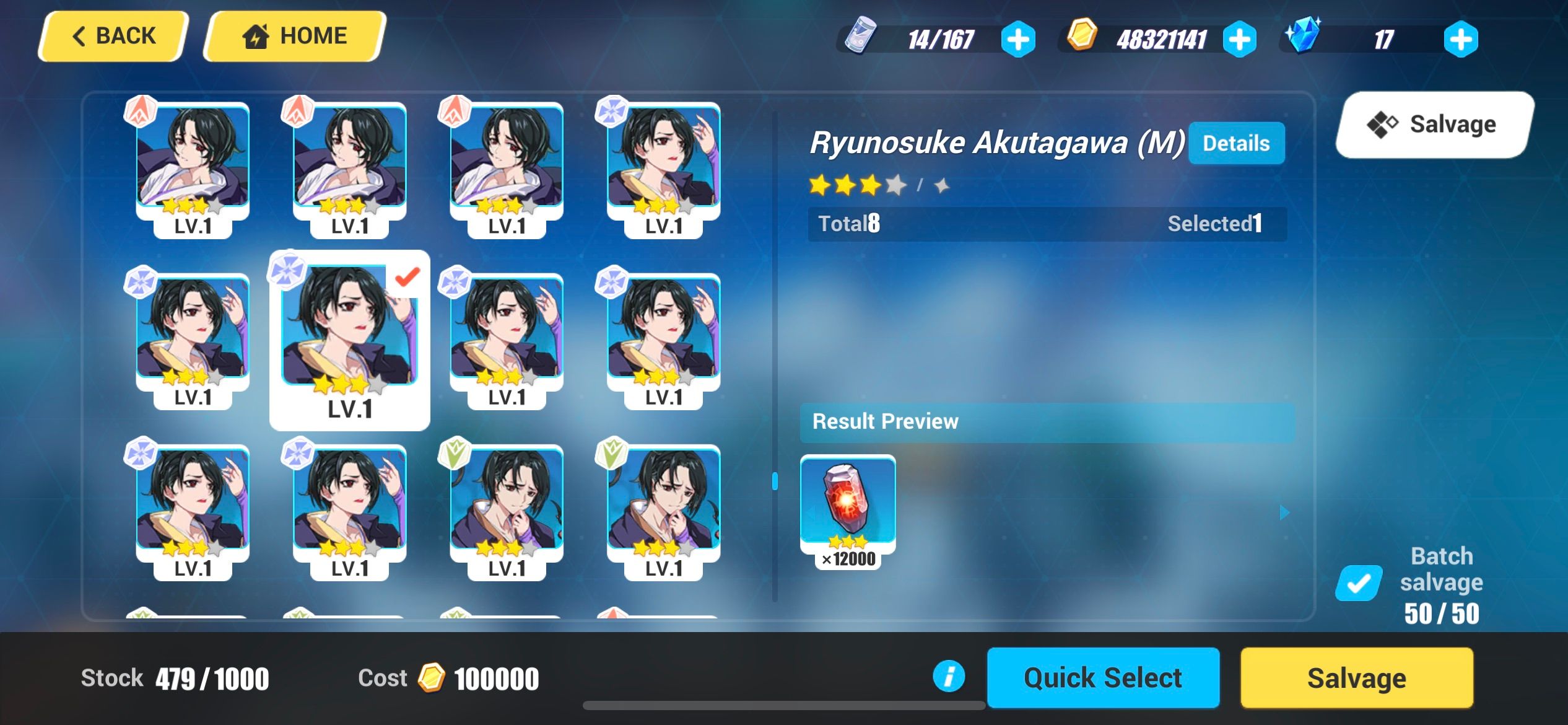Click the x12000 material in Result Preview
Image resolution: width=1568 pixels, height=725 pixels.
849,503
